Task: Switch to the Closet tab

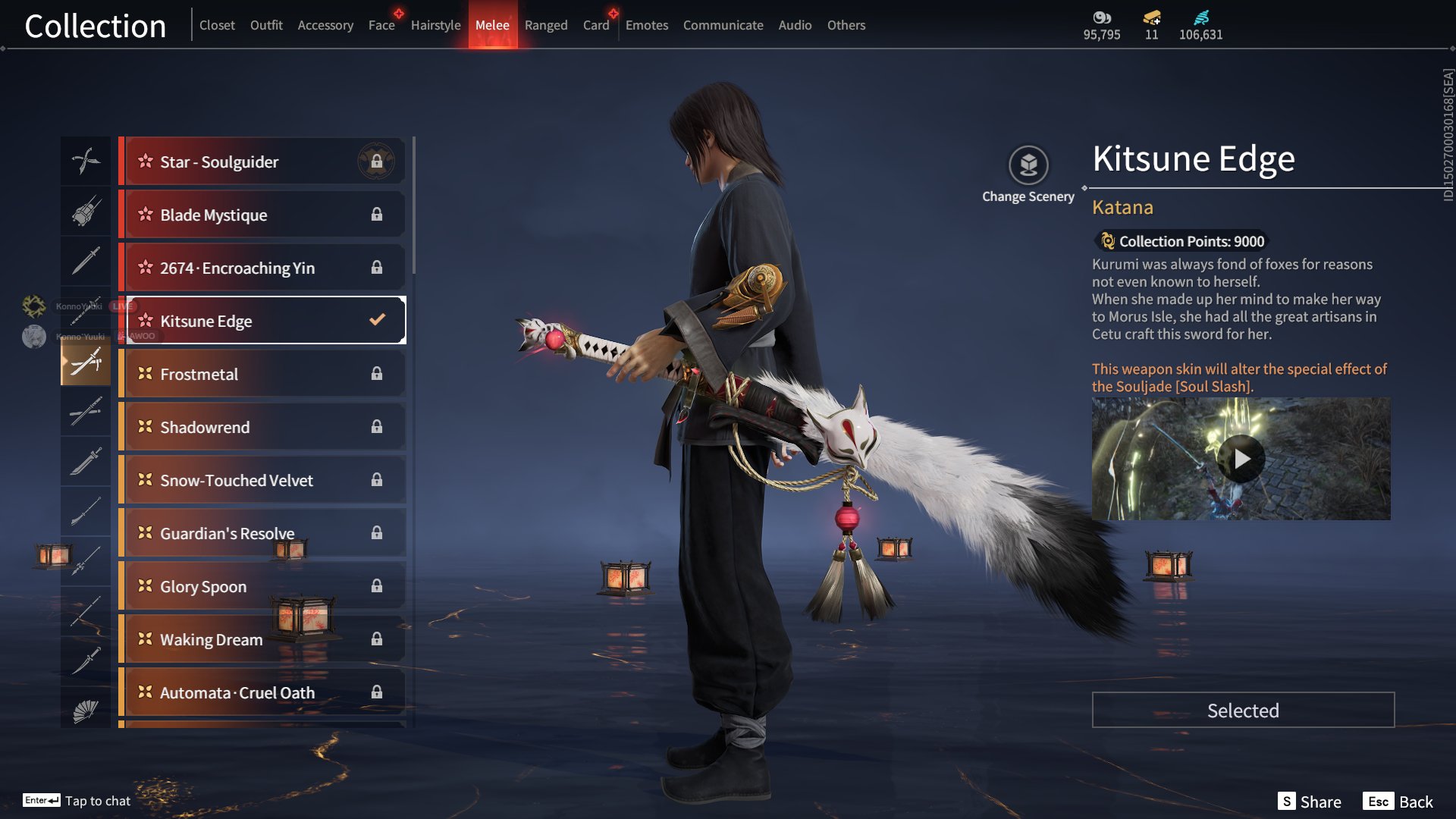Action: pyautogui.click(x=217, y=25)
